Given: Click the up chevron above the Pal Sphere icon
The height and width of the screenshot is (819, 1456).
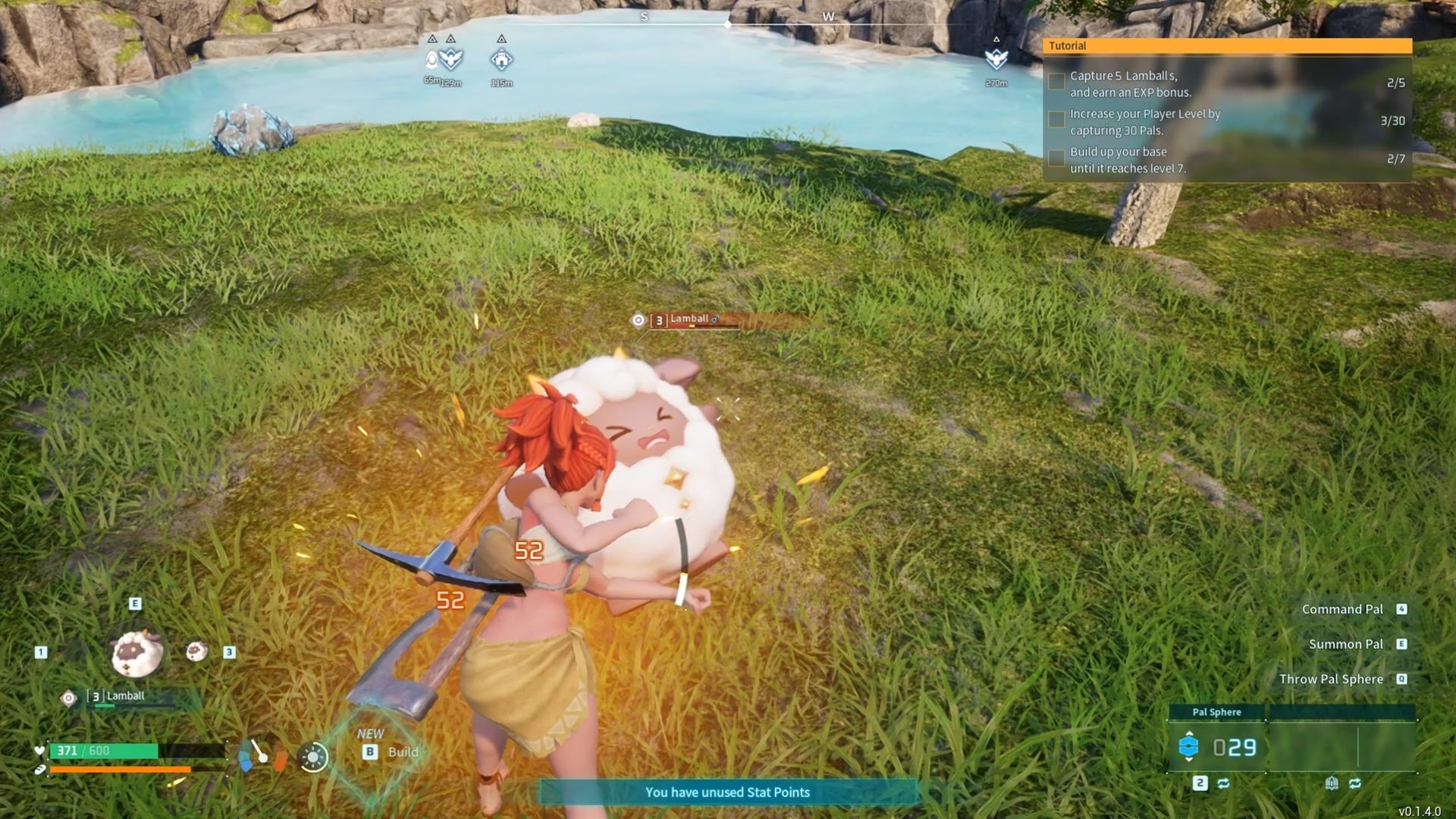Looking at the screenshot, I should point(1188,733).
